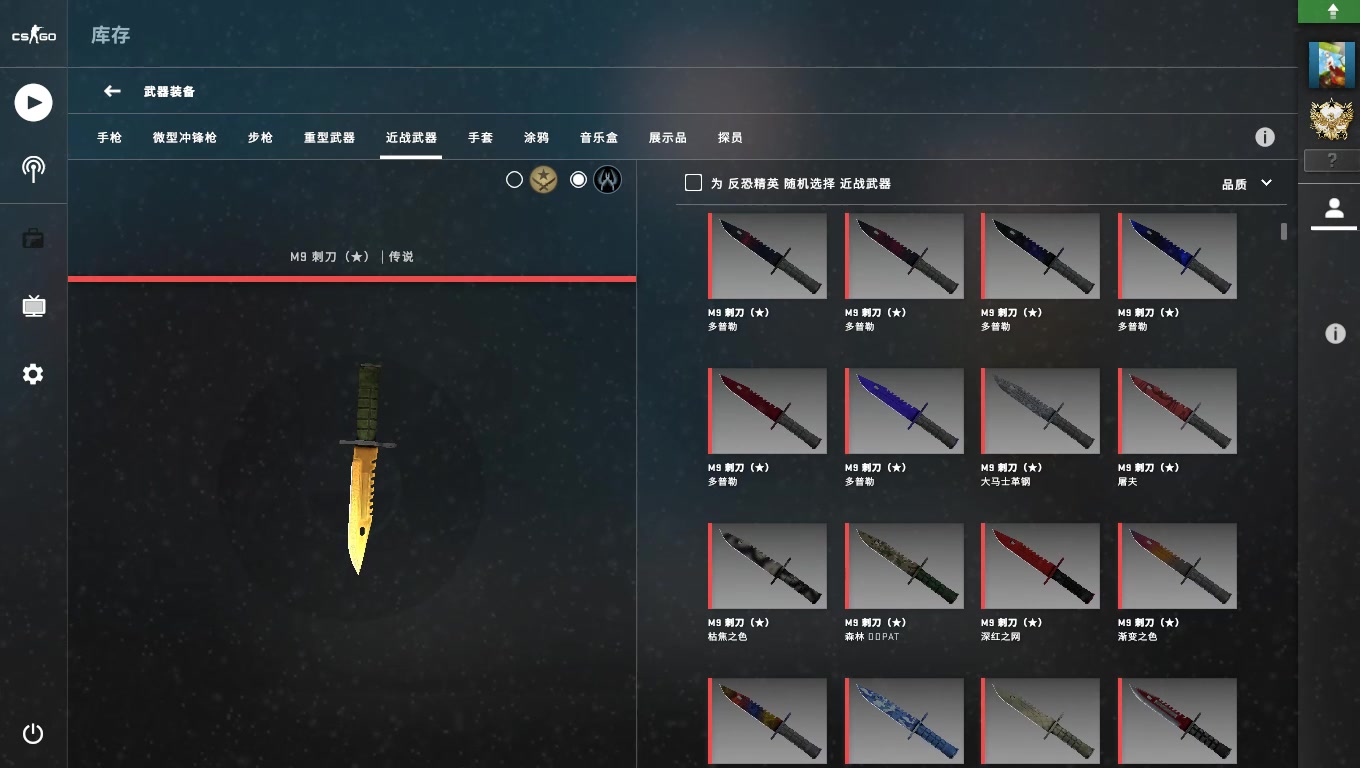Click the inventory list scrollbar
The height and width of the screenshot is (768, 1360).
click(1283, 232)
